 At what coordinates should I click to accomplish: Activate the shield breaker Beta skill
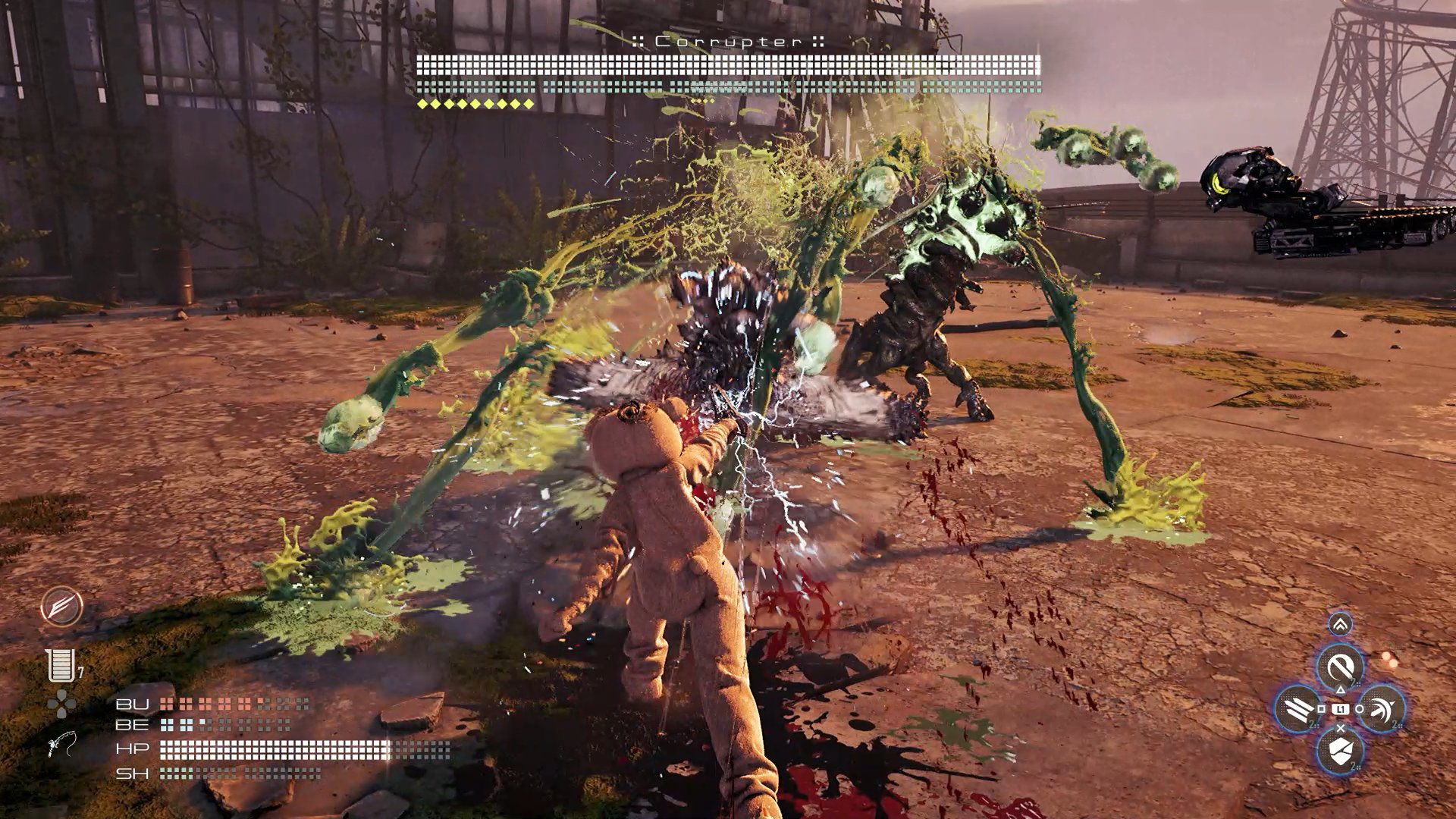tap(1340, 751)
